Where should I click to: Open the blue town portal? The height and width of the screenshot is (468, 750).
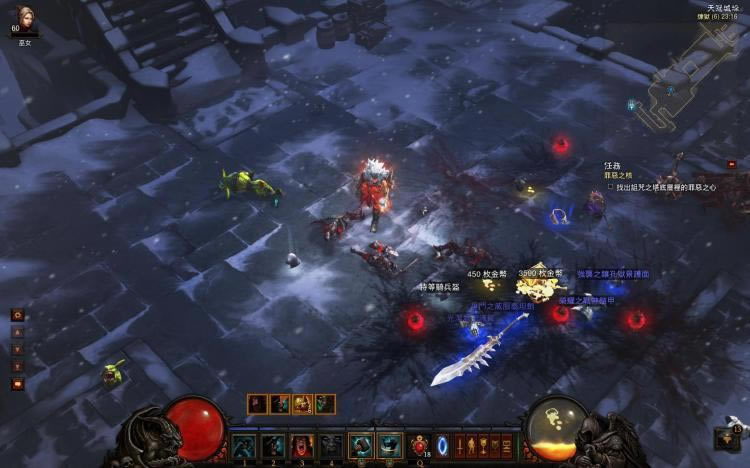pos(443,445)
